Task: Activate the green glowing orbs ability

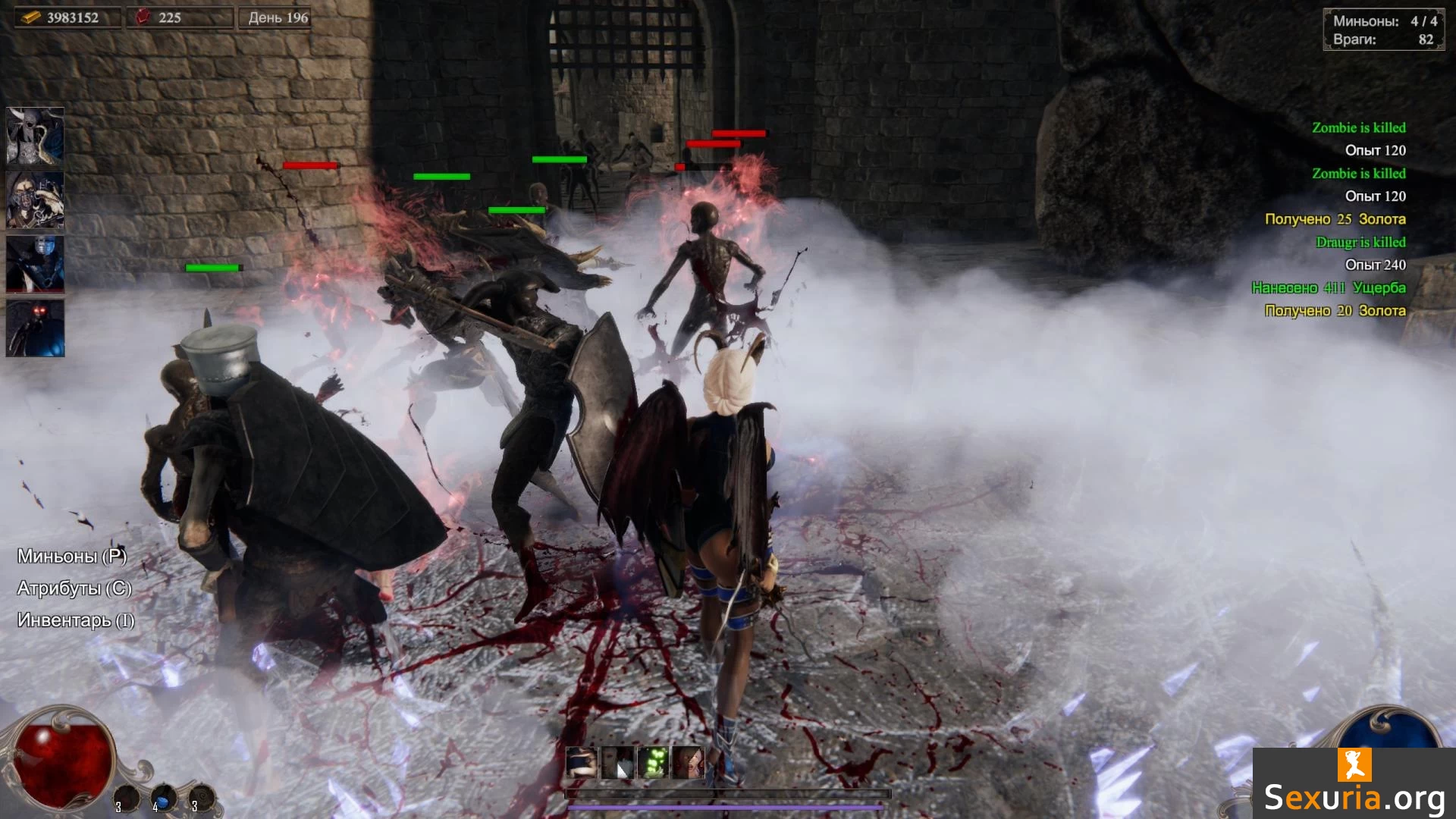Action: click(654, 762)
